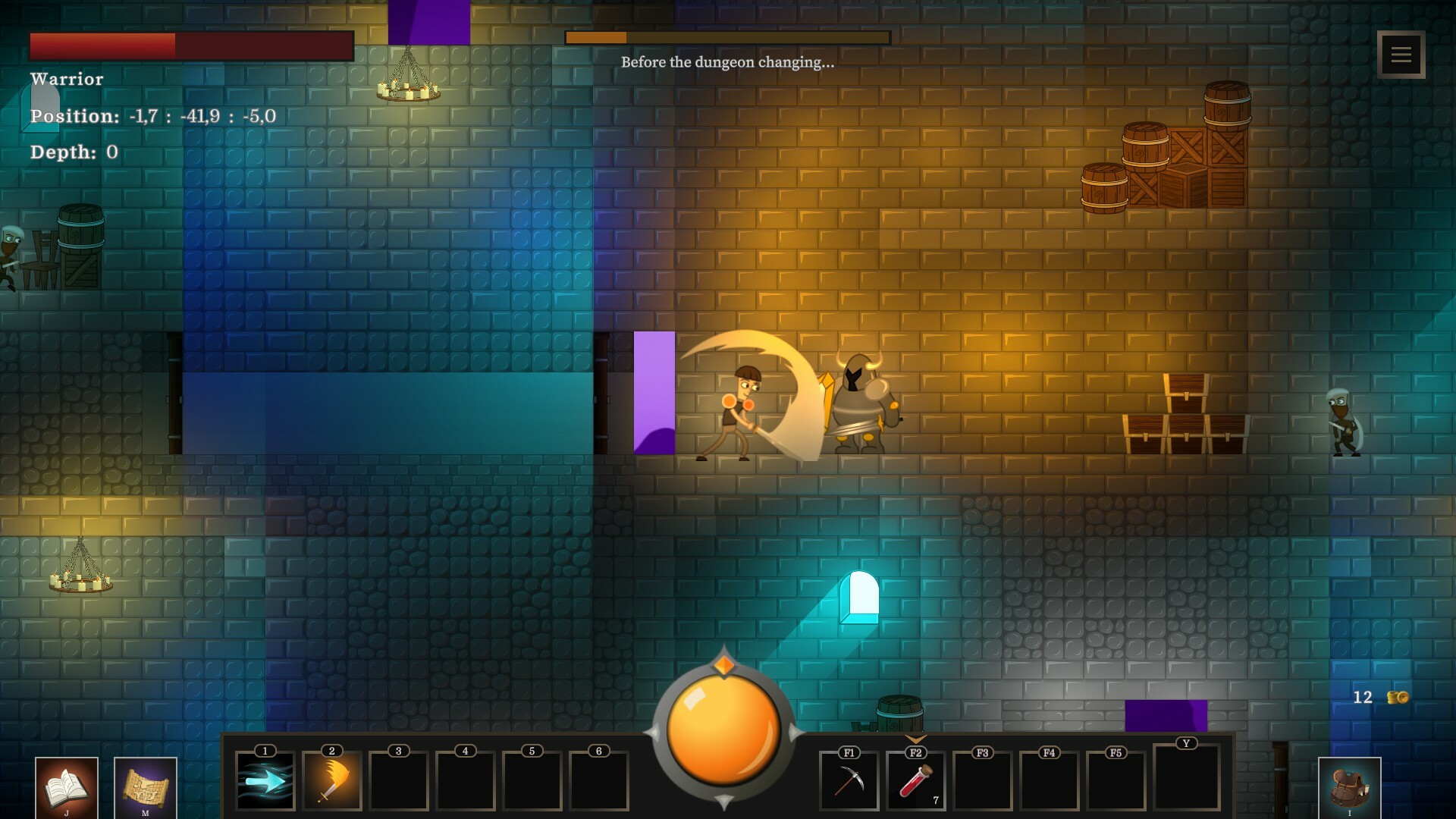This screenshot has height=819, width=1456.
Task: Click the Warrior class label
Action: 67,79
